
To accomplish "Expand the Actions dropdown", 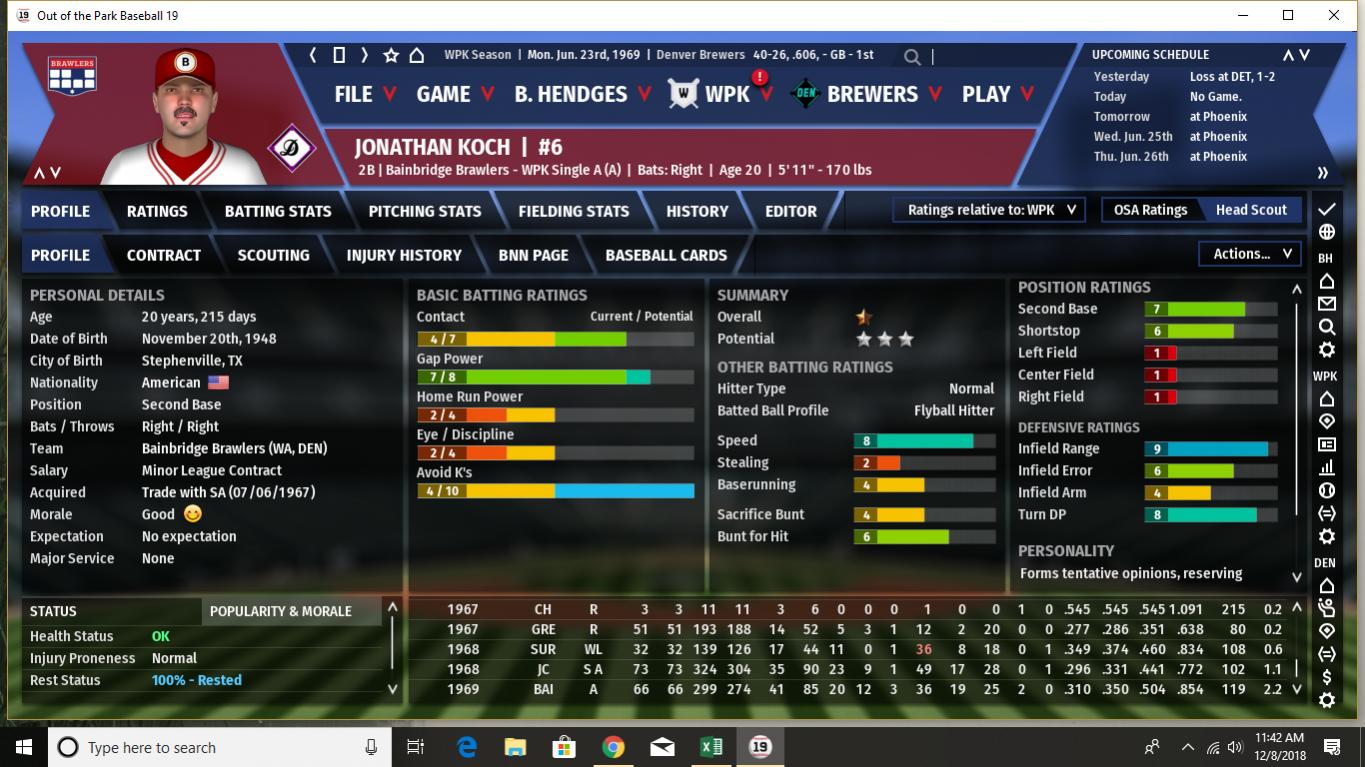I will coord(1252,254).
